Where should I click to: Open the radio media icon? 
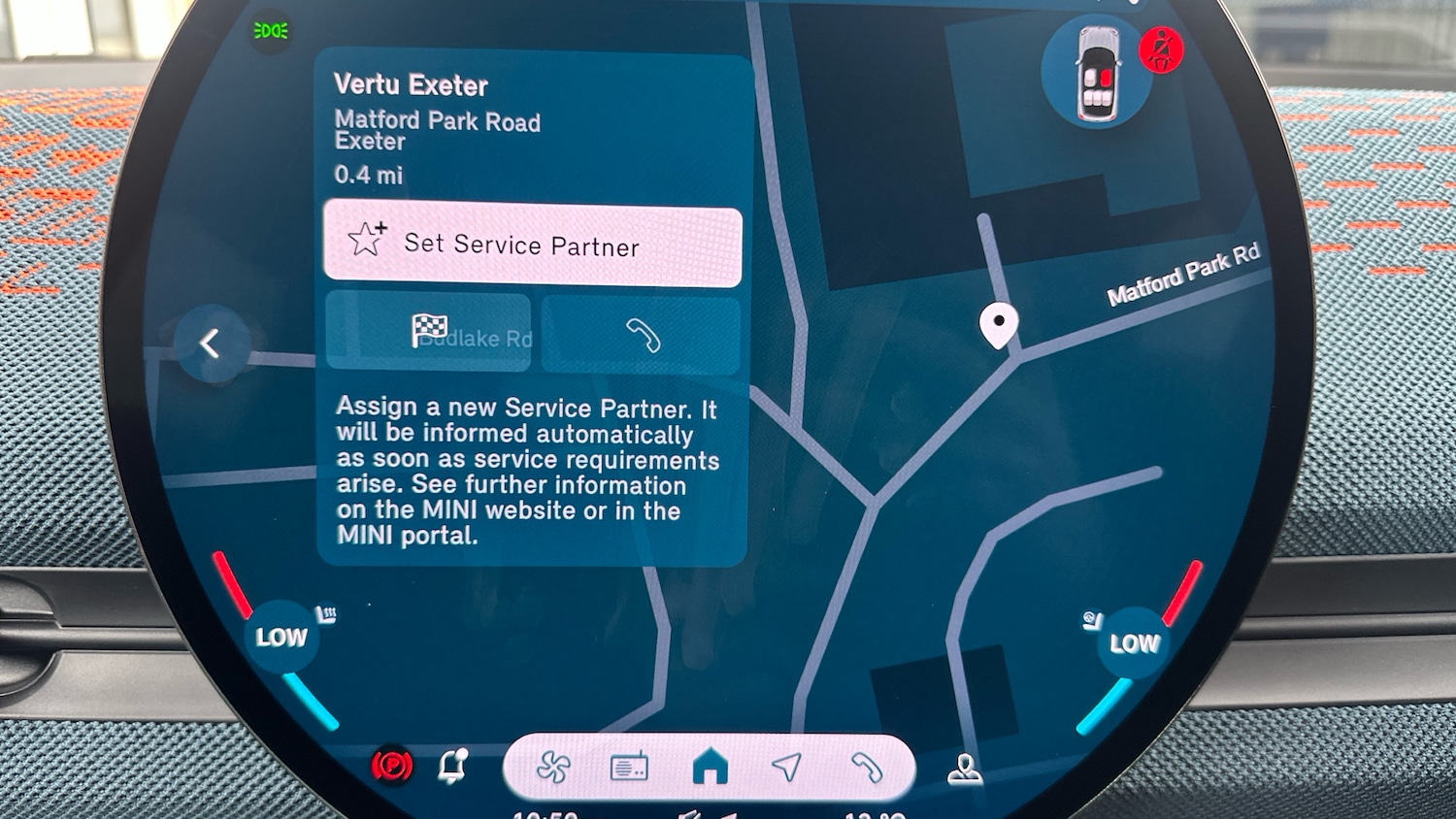click(x=629, y=768)
